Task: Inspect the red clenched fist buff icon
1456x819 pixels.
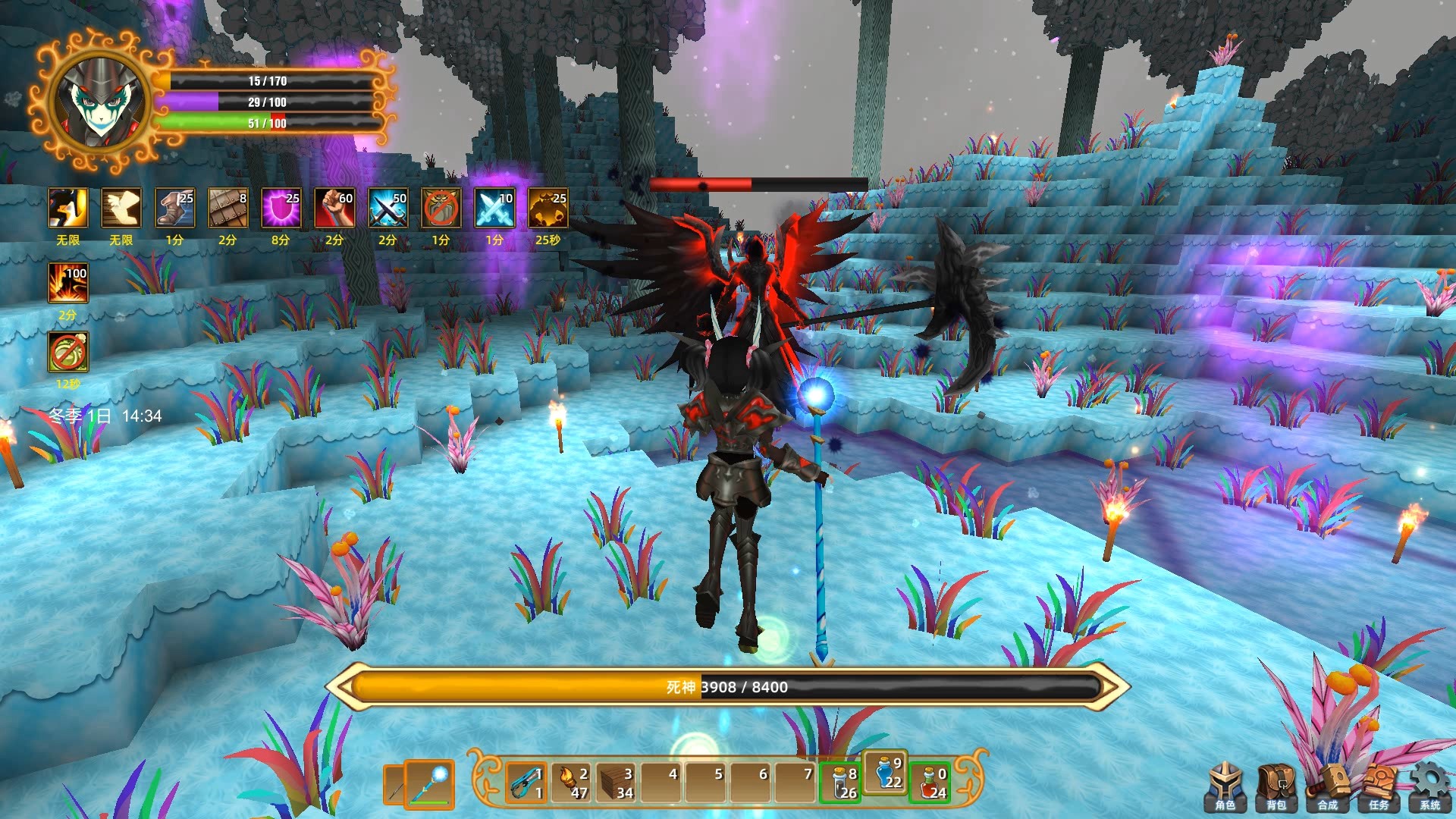Action: point(334,209)
